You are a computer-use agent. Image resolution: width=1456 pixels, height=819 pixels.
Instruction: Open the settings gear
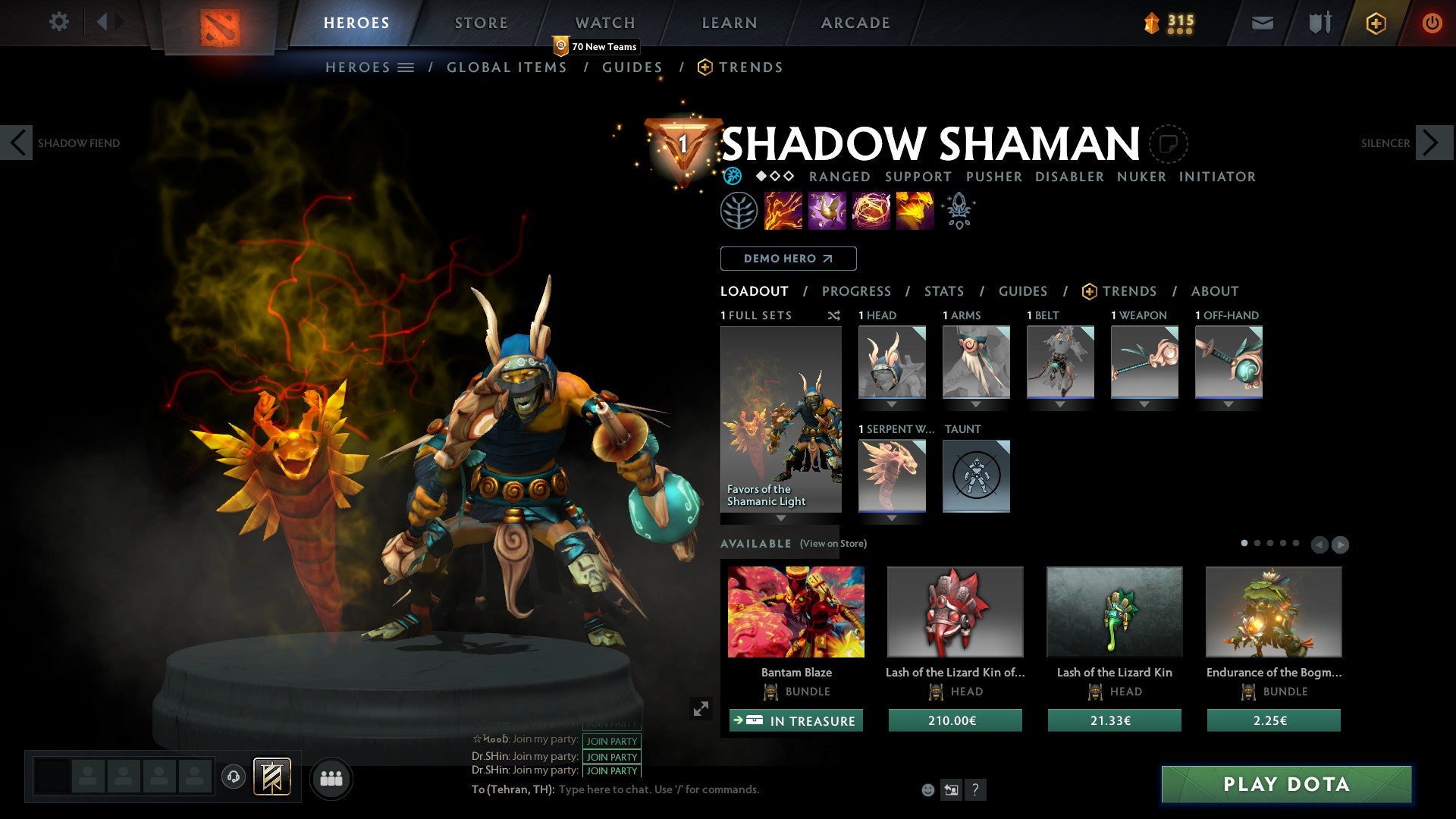pos(58,22)
